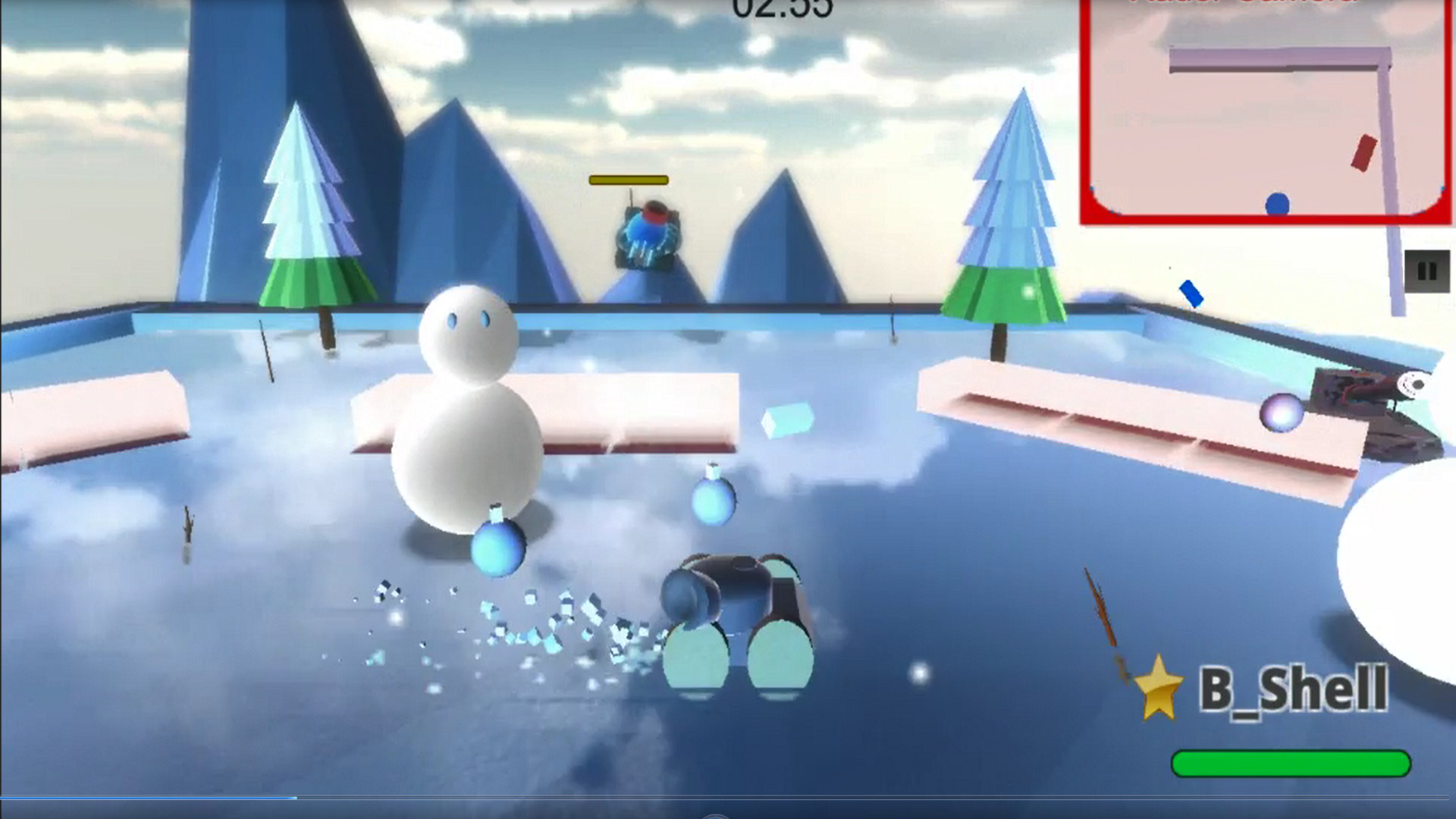
Task: Click the red enemy blip on the radar
Action: tap(1363, 152)
